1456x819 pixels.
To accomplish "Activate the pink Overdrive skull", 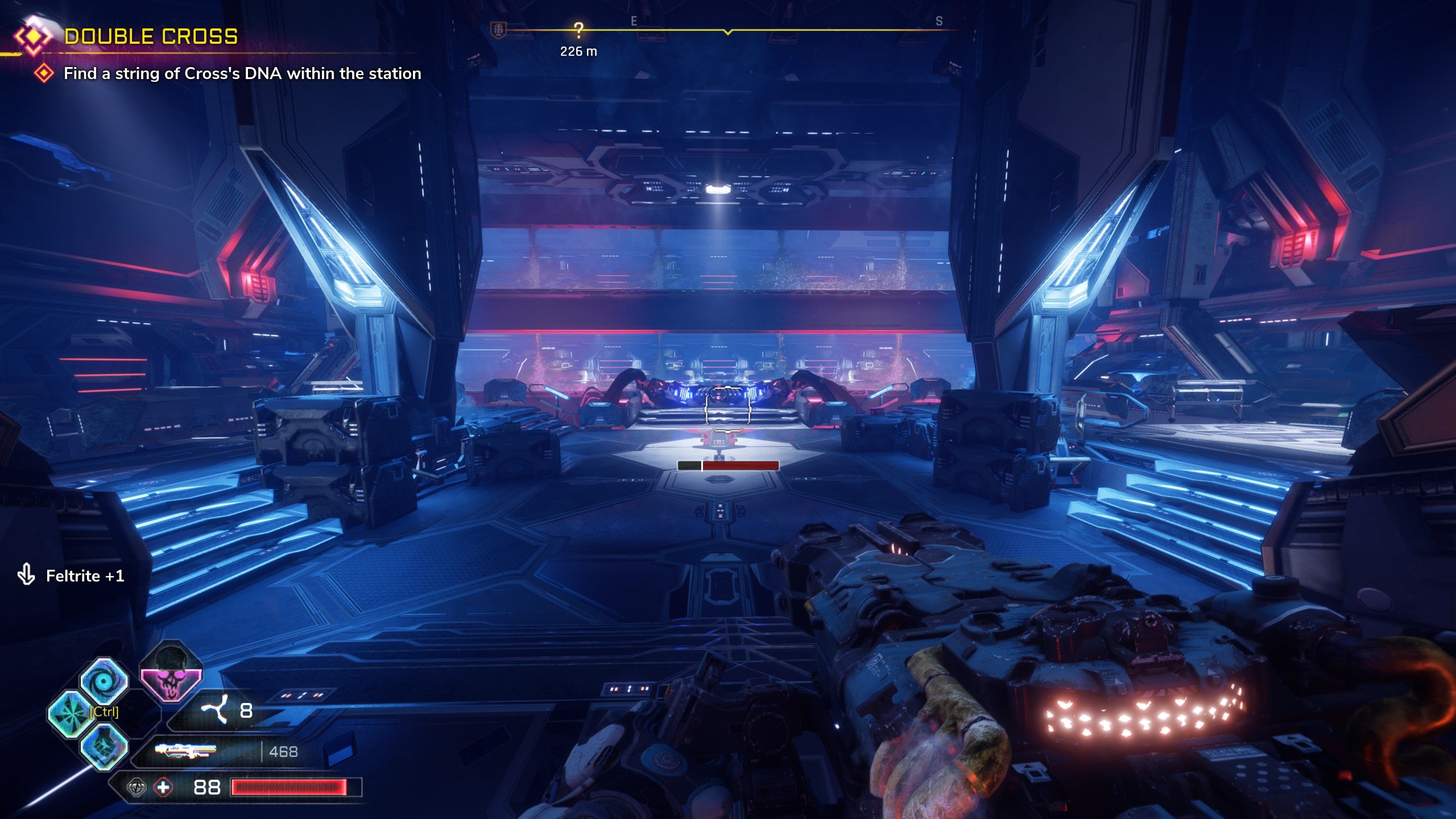I will tap(171, 673).
